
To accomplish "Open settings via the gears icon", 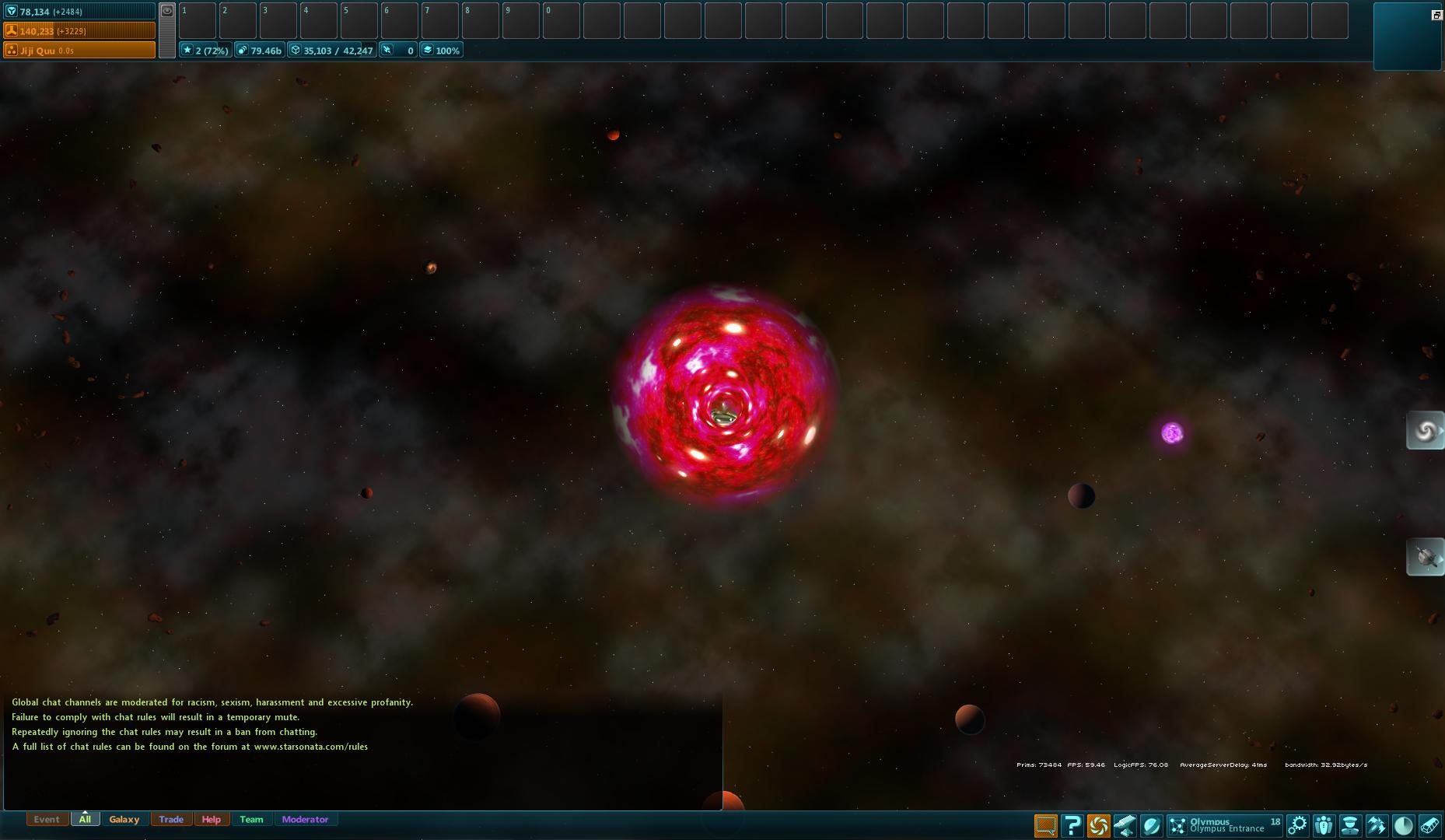I will pyautogui.click(x=1298, y=824).
